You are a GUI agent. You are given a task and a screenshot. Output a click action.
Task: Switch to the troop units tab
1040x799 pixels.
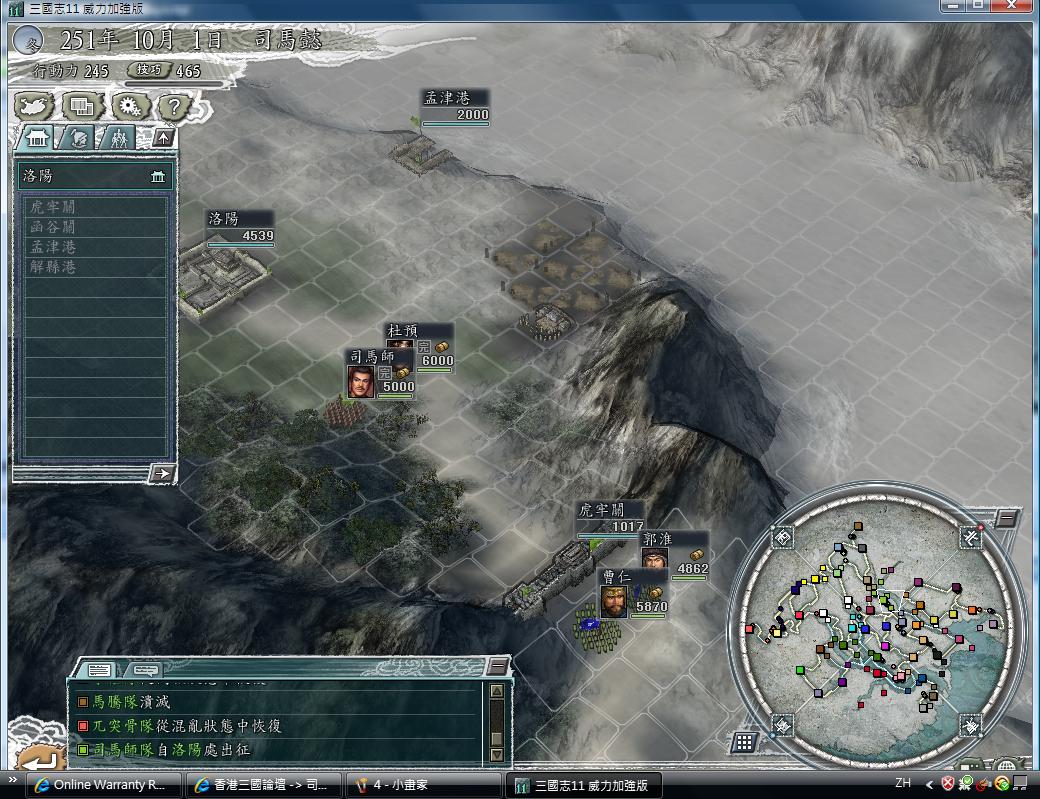pyautogui.click(x=120, y=137)
